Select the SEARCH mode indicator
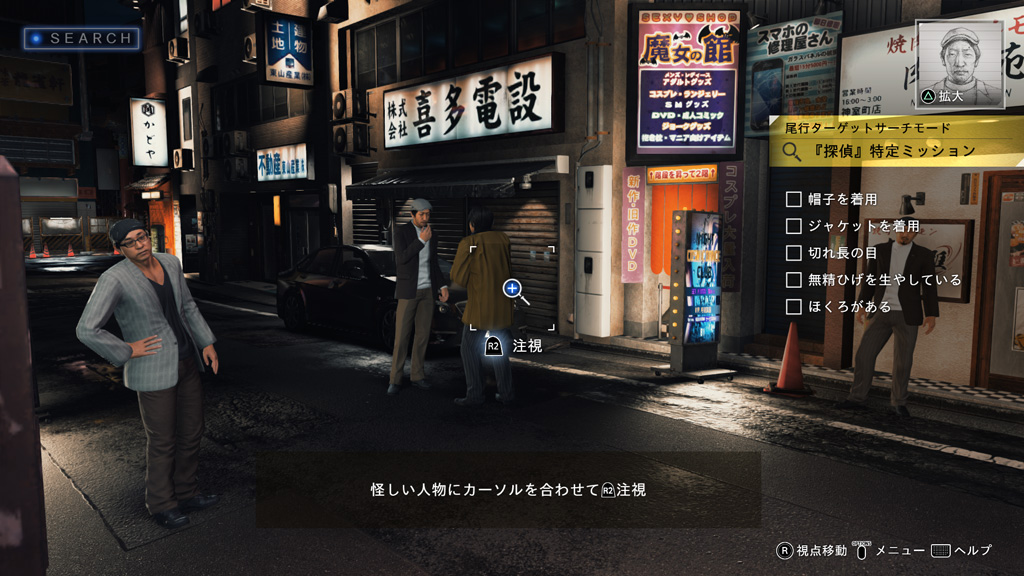 (82, 38)
